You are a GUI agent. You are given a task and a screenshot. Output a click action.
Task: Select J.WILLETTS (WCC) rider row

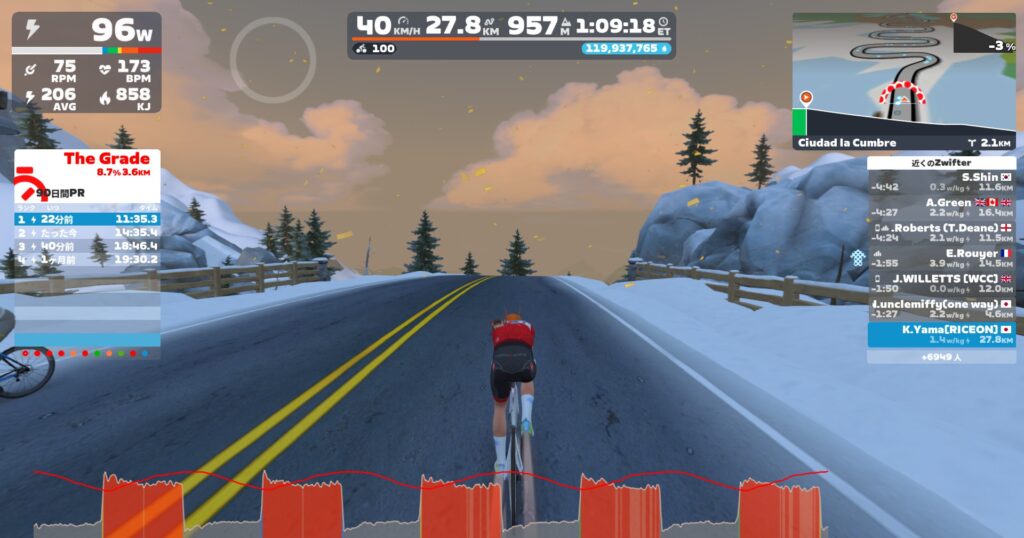click(x=941, y=283)
